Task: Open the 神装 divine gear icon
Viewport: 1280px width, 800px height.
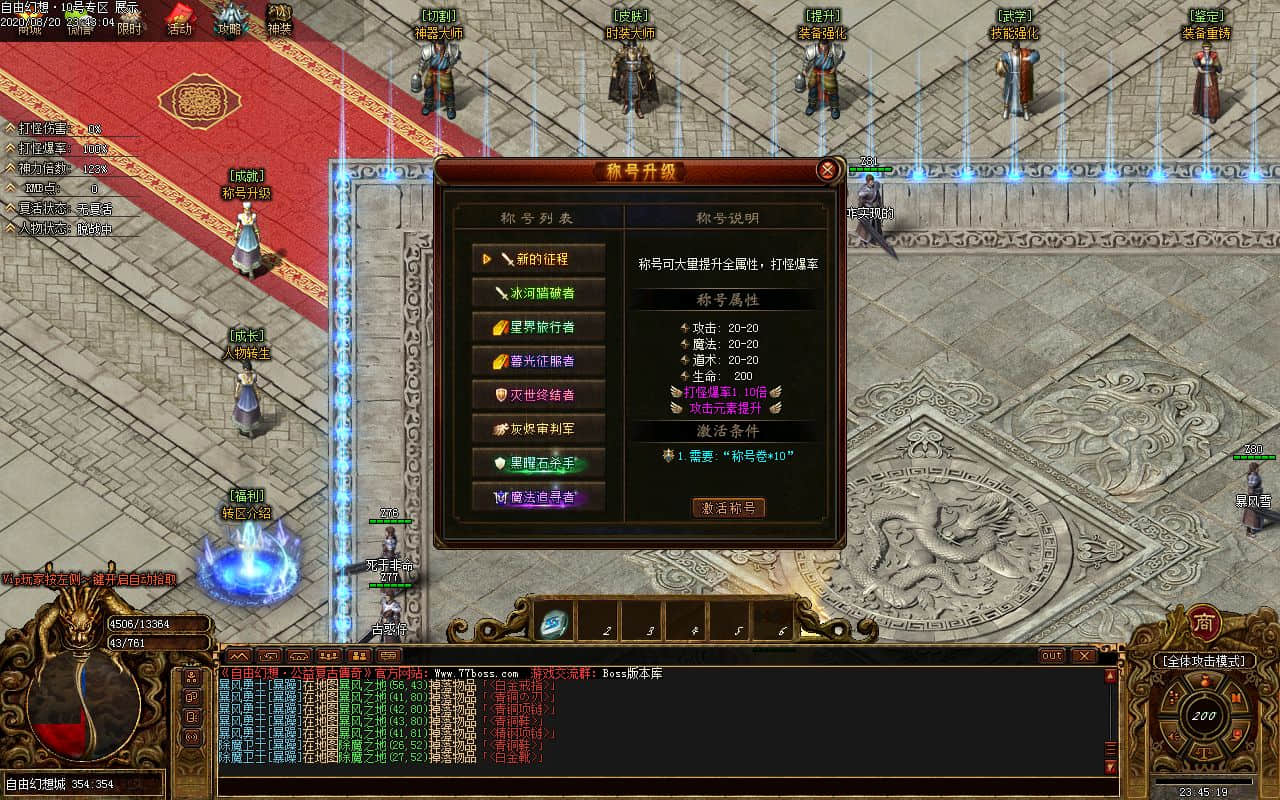Action: [280, 19]
